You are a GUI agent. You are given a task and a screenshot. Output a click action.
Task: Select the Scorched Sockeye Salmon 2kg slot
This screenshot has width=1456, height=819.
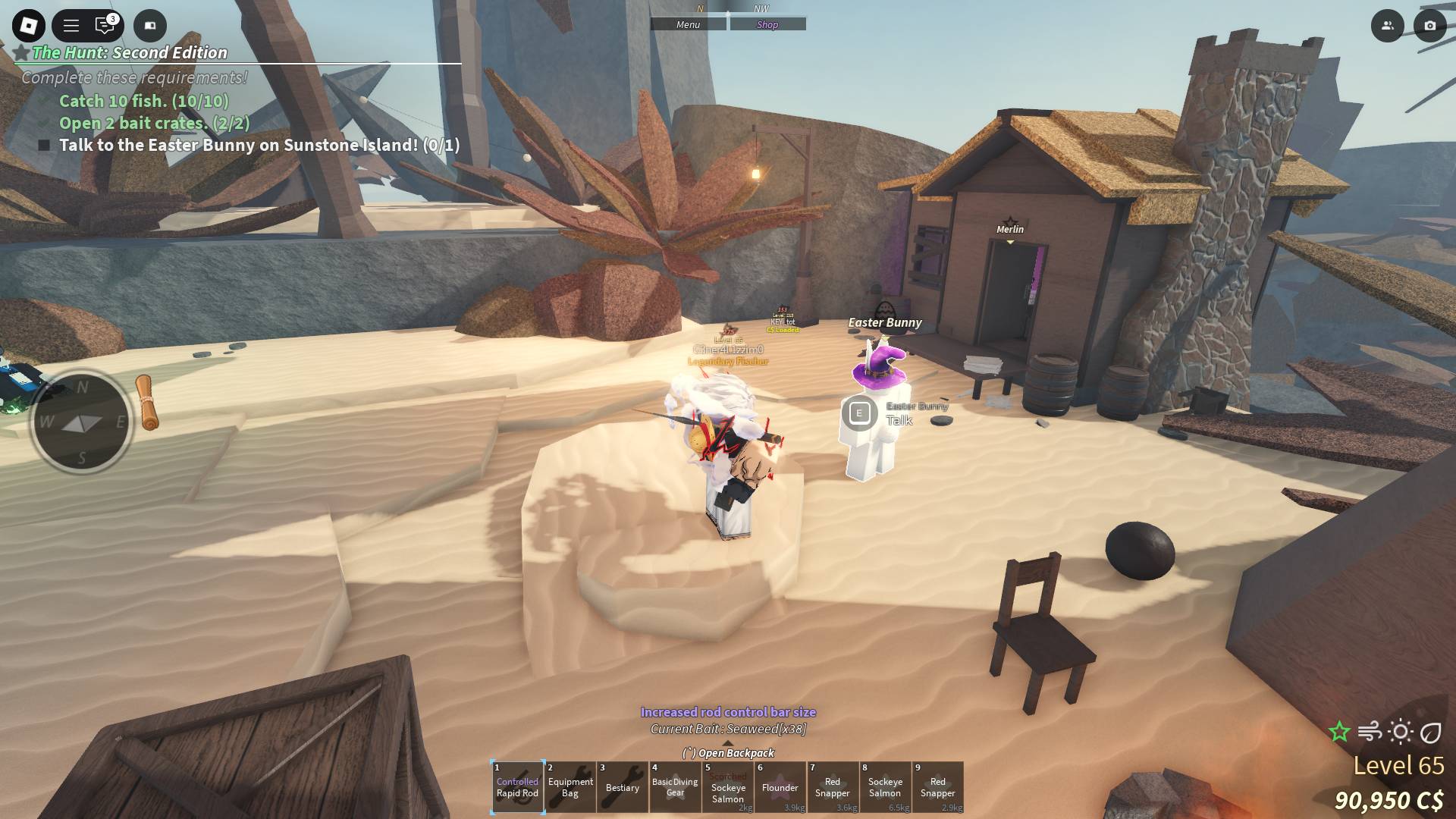728,787
